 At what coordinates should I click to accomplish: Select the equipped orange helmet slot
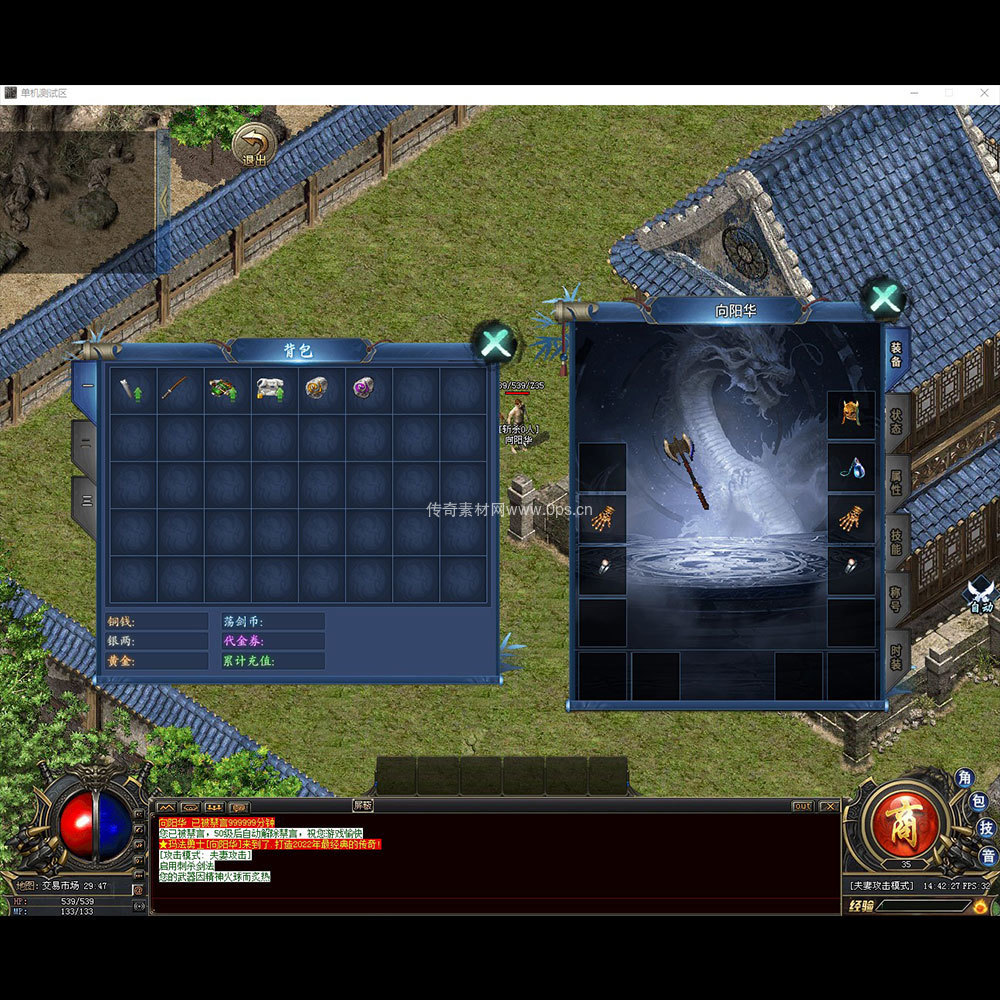click(851, 414)
